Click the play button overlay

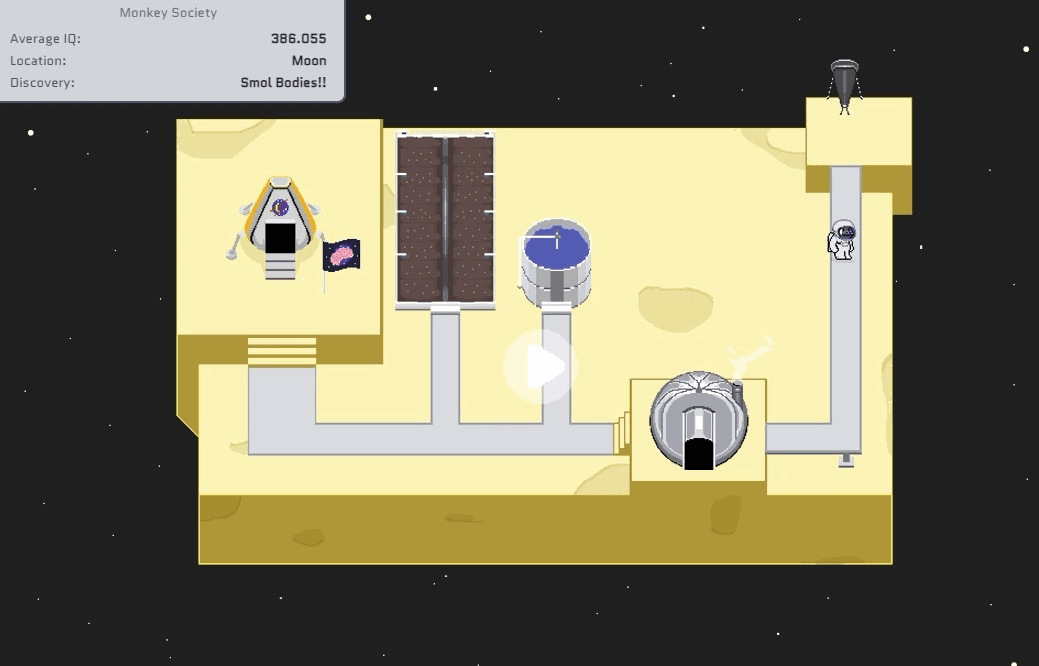click(541, 368)
